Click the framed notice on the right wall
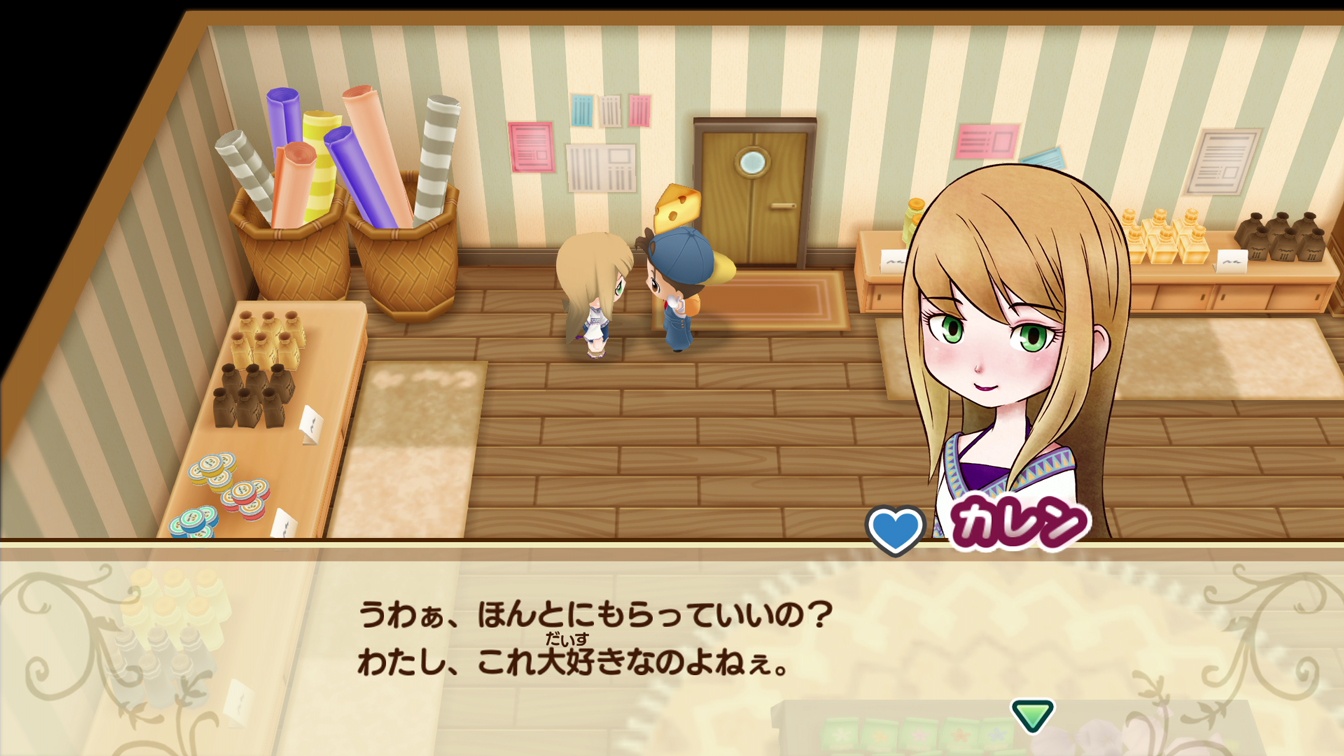The image size is (1344, 756). [x=1218, y=163]
